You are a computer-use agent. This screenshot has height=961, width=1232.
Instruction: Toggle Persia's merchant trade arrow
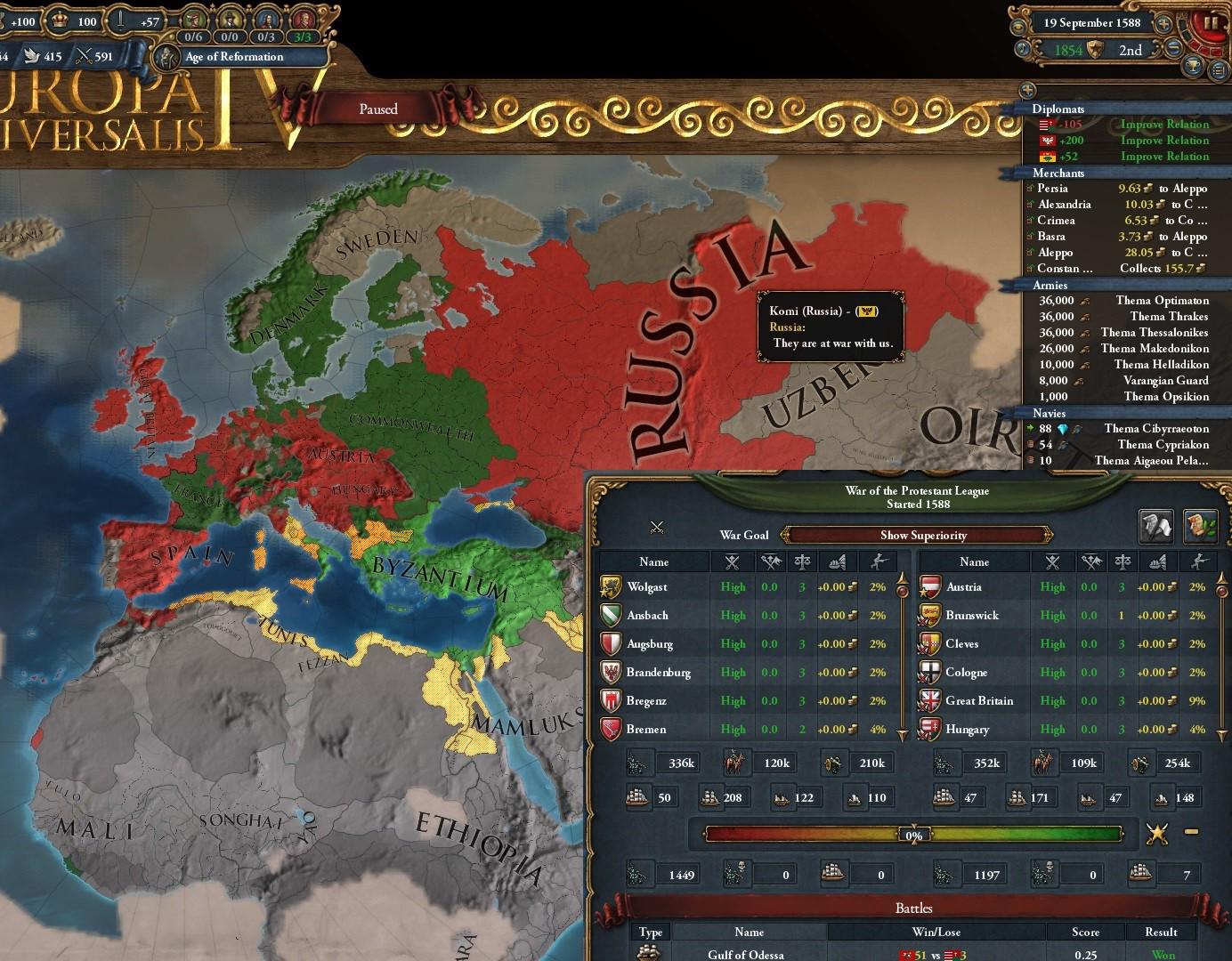1028,188
